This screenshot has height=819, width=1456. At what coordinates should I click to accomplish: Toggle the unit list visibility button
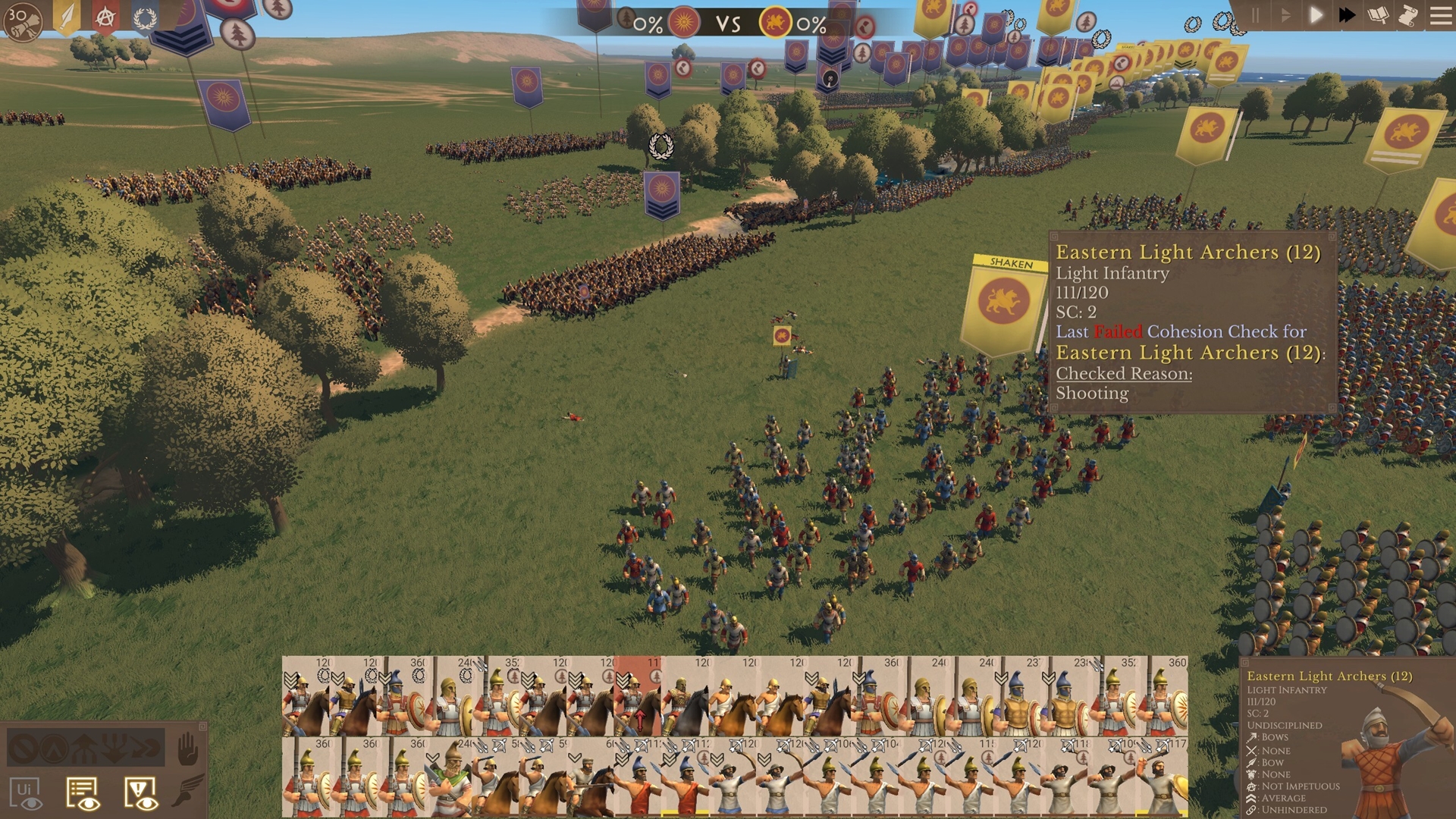pos(83,794)
